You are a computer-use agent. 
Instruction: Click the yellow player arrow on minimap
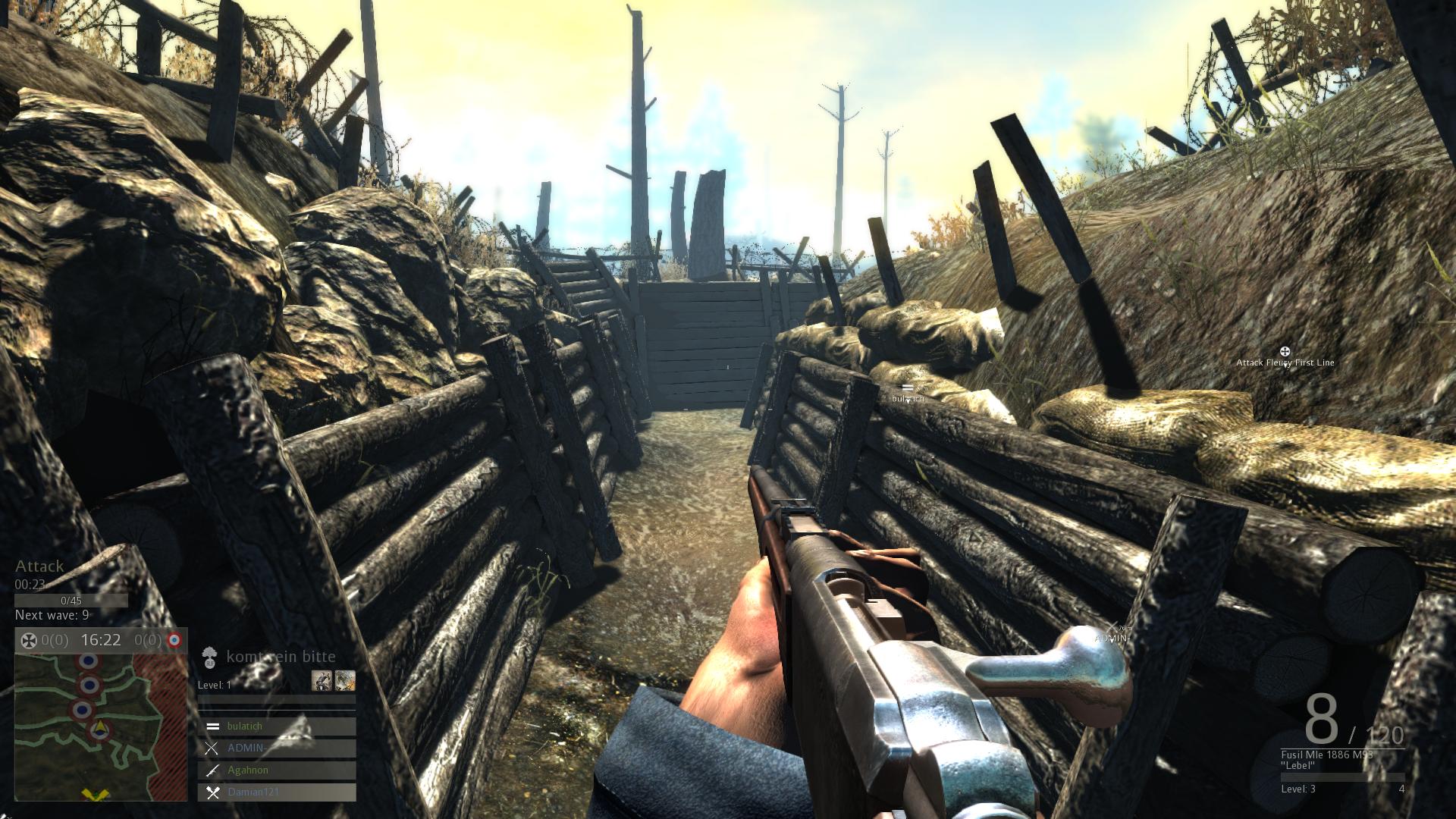tap(99, 730)
